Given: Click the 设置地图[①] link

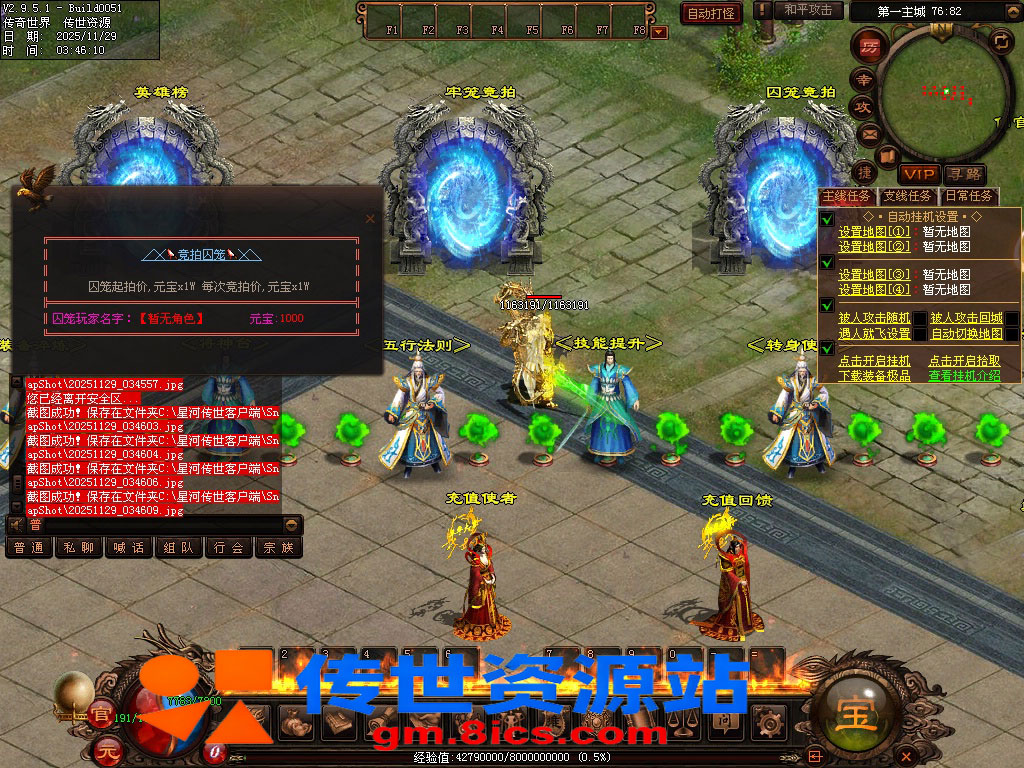Looking at the screenshot, I should [x=874, y=232].
